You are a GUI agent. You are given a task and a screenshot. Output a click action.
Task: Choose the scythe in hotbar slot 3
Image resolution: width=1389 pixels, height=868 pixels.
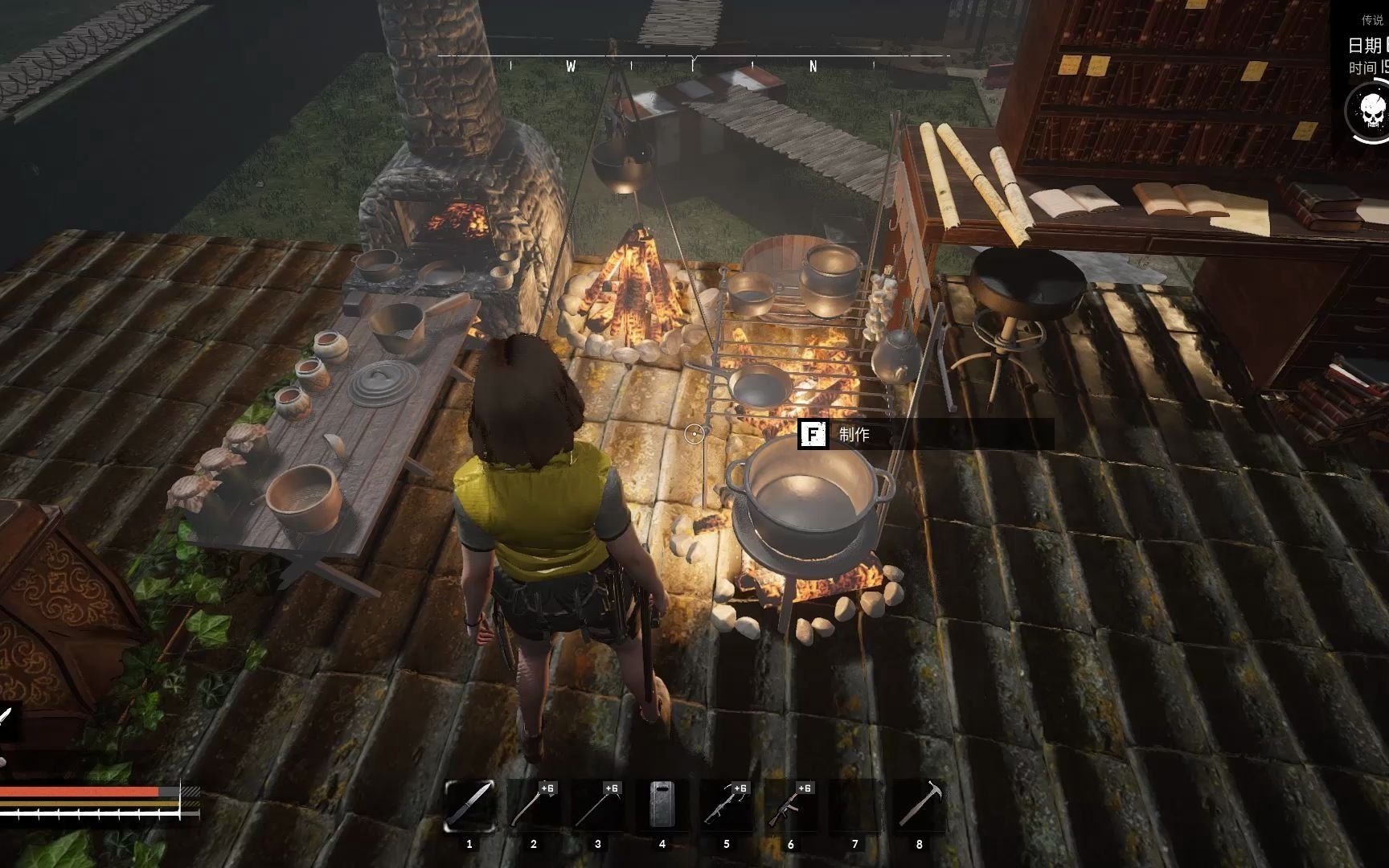598,805
